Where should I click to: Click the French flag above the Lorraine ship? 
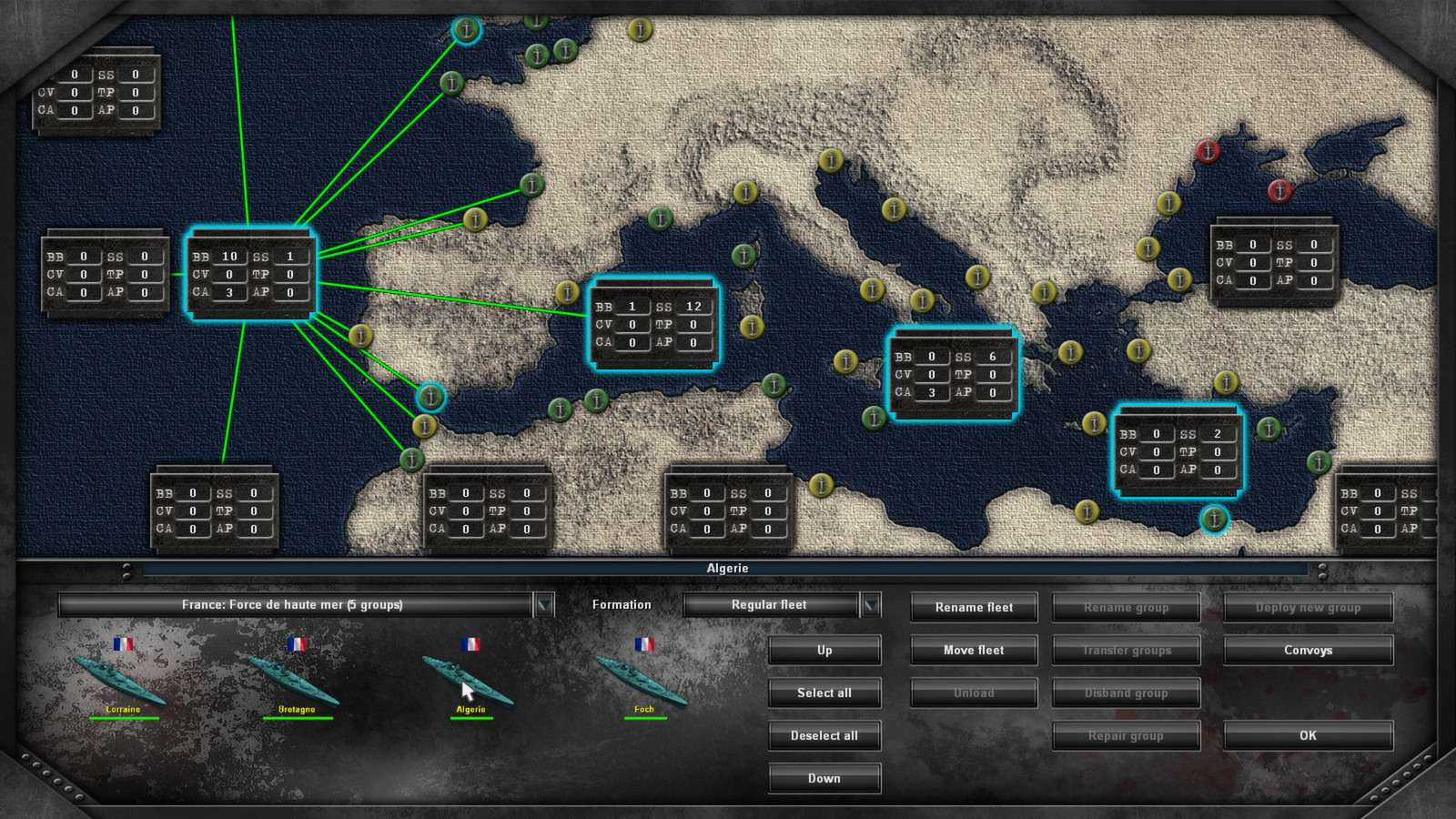(126, 643)
